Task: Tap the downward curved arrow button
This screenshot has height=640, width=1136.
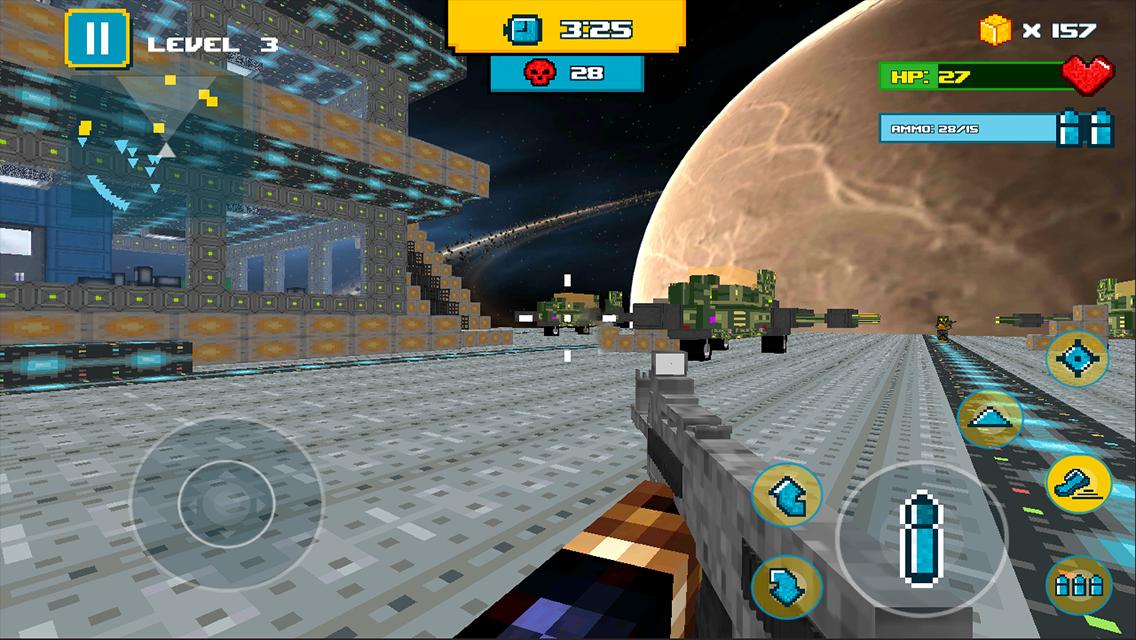Action: 786,587
